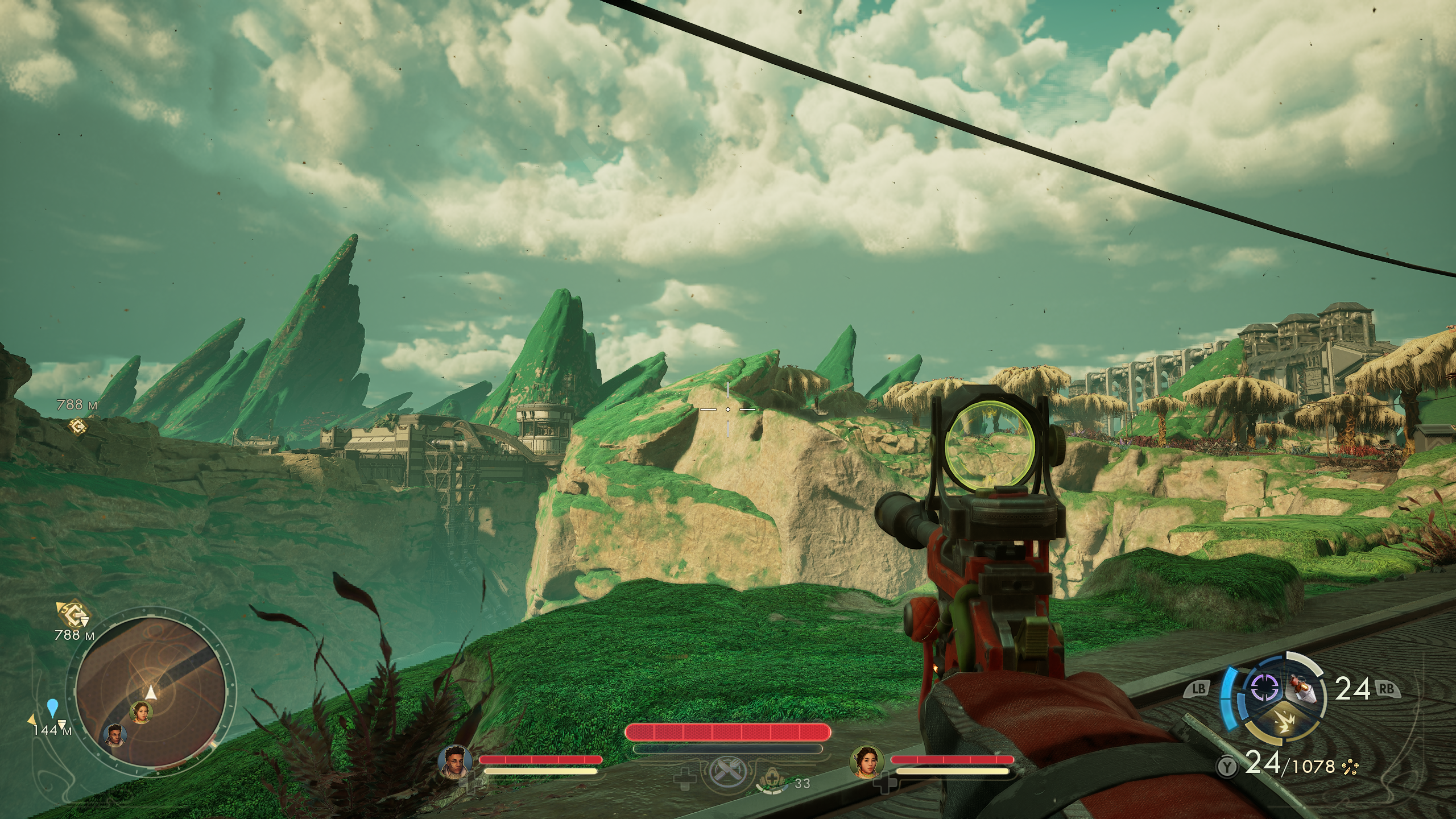Image resolution: width=1456 pixels, height=819 pixels.
Task: Click the blue waypoint pin beside the minimap
Action: [53, 708]
